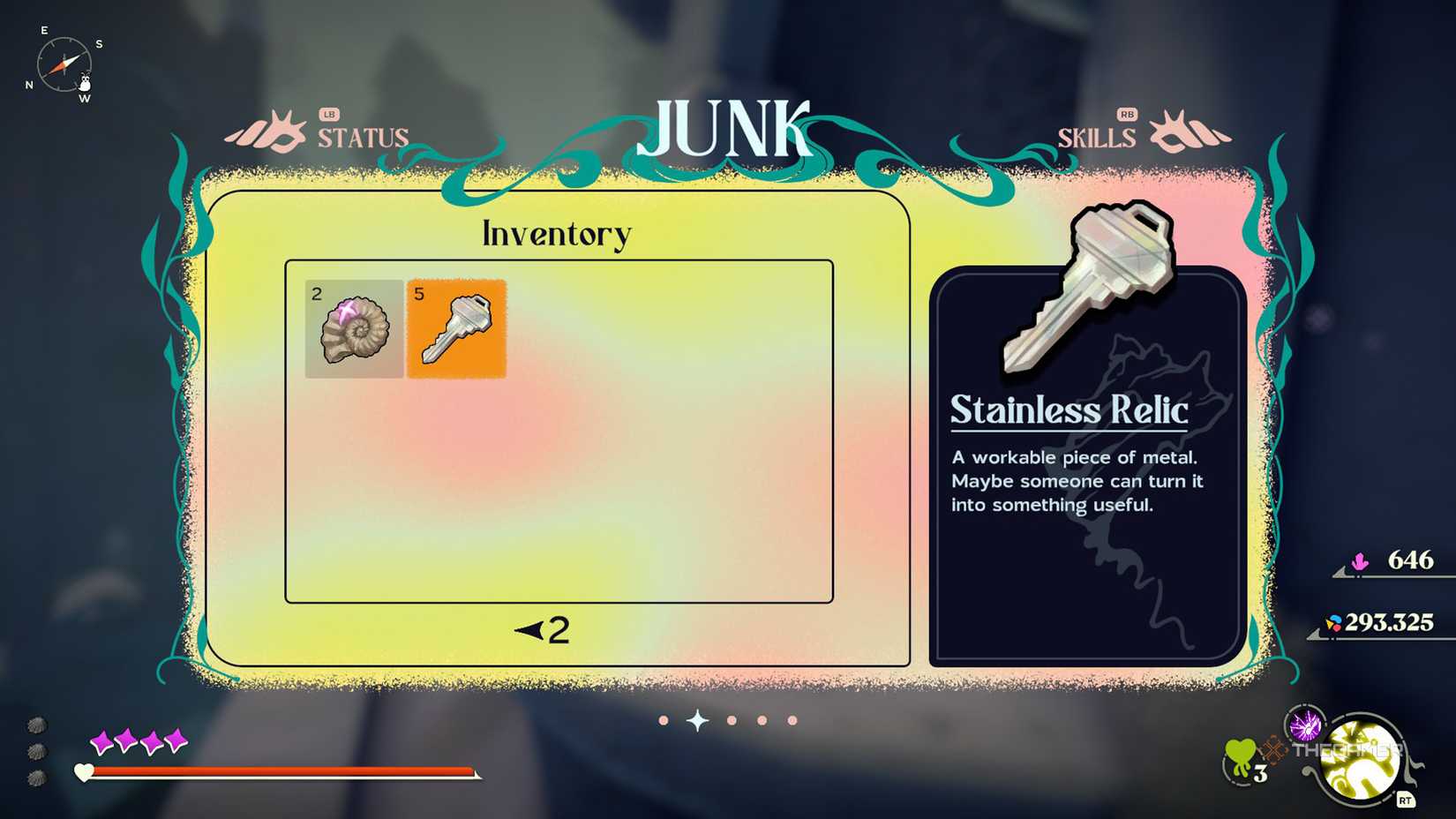Select the Stainless Relic key icon
The image size is (1456, 819).
pos(455,328)
